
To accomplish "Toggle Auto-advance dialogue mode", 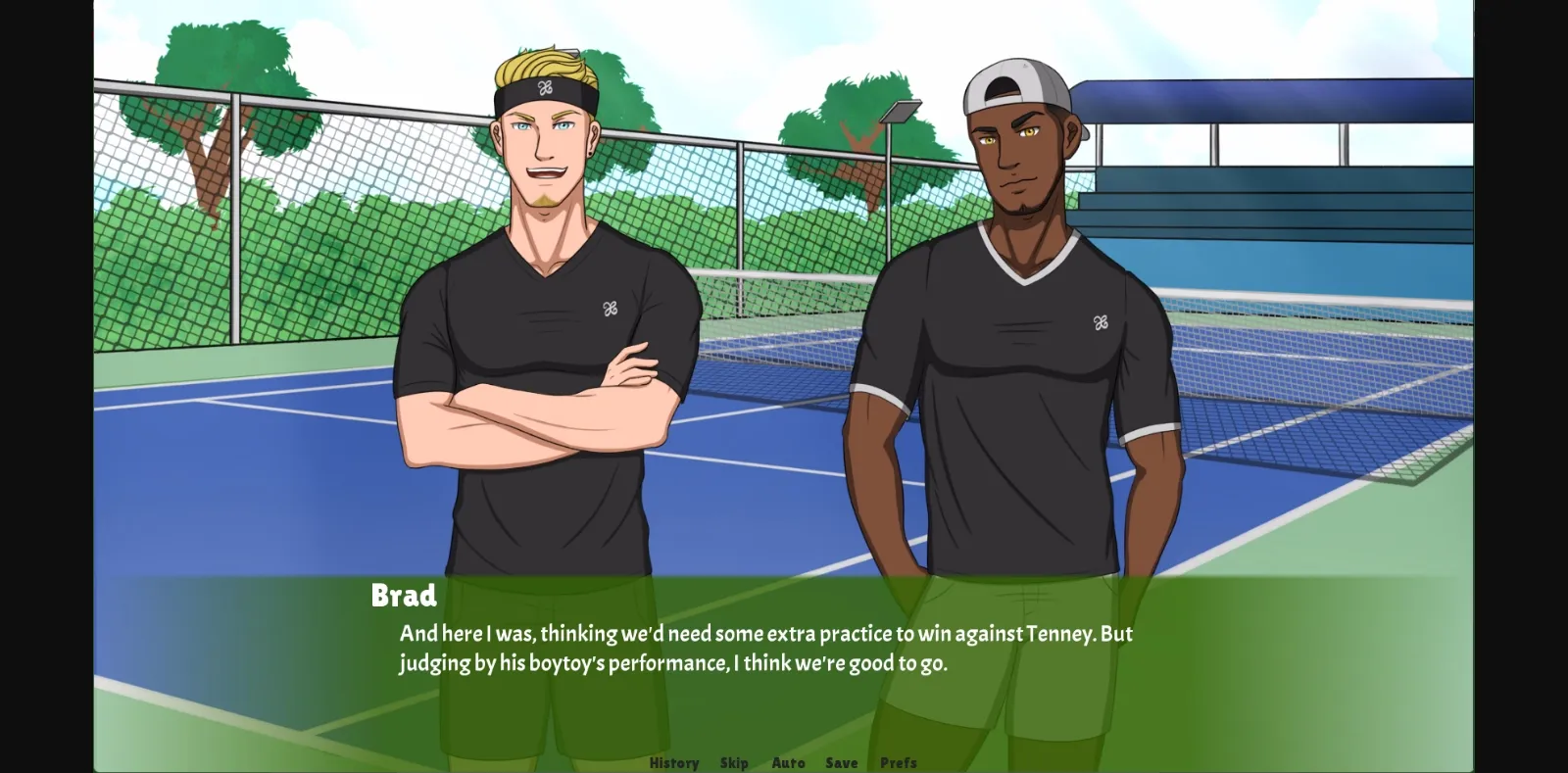I will coord(789,763).
